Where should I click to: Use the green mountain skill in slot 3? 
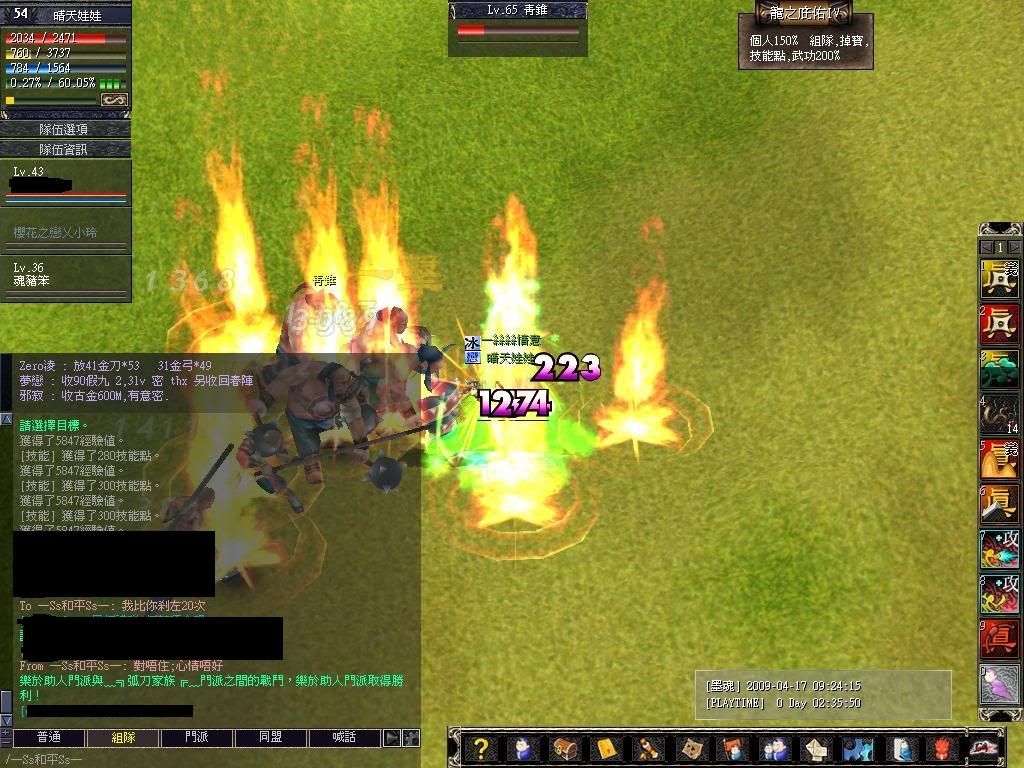[999, 369]
